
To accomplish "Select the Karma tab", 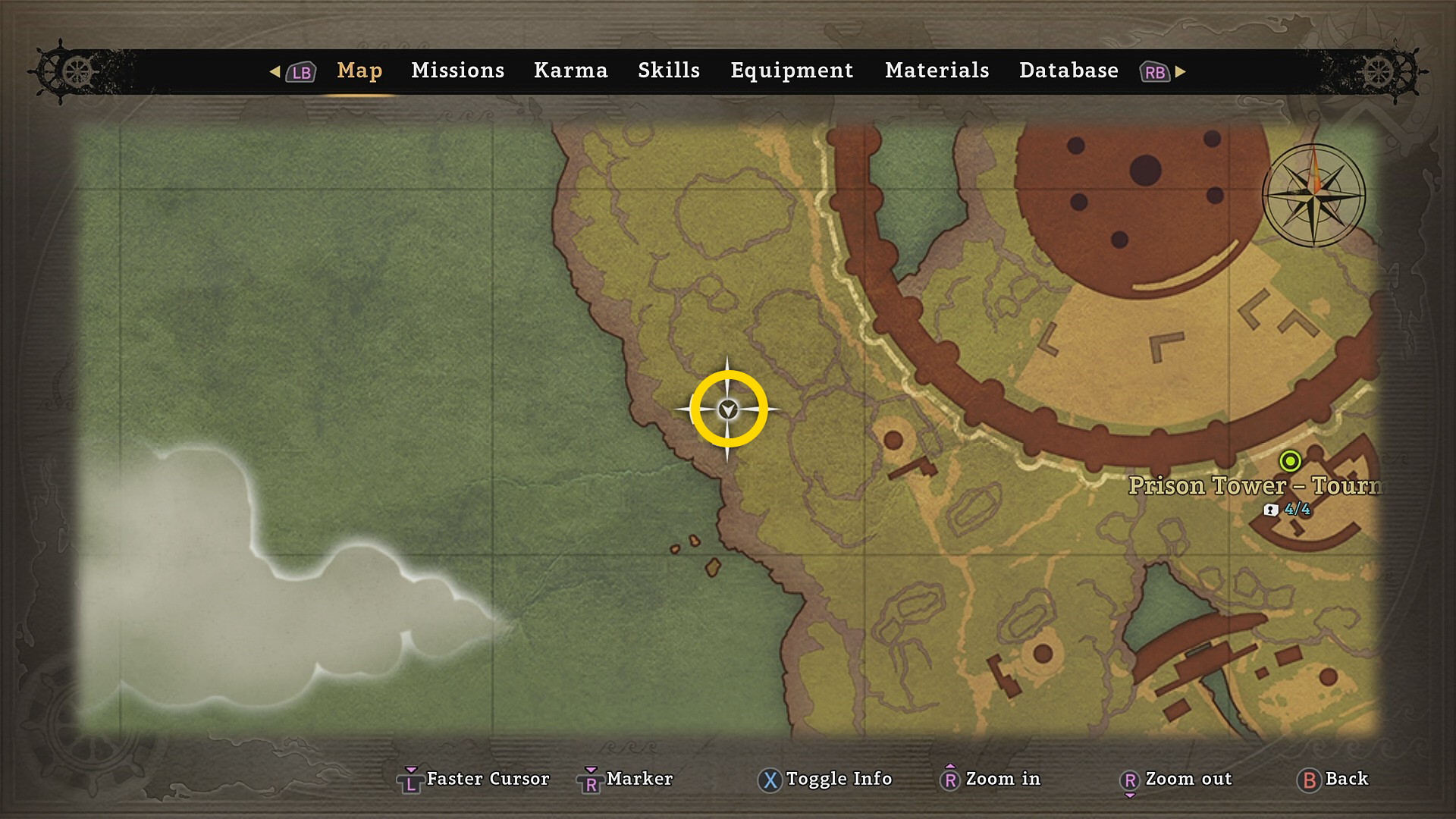I will click(570, 71).
